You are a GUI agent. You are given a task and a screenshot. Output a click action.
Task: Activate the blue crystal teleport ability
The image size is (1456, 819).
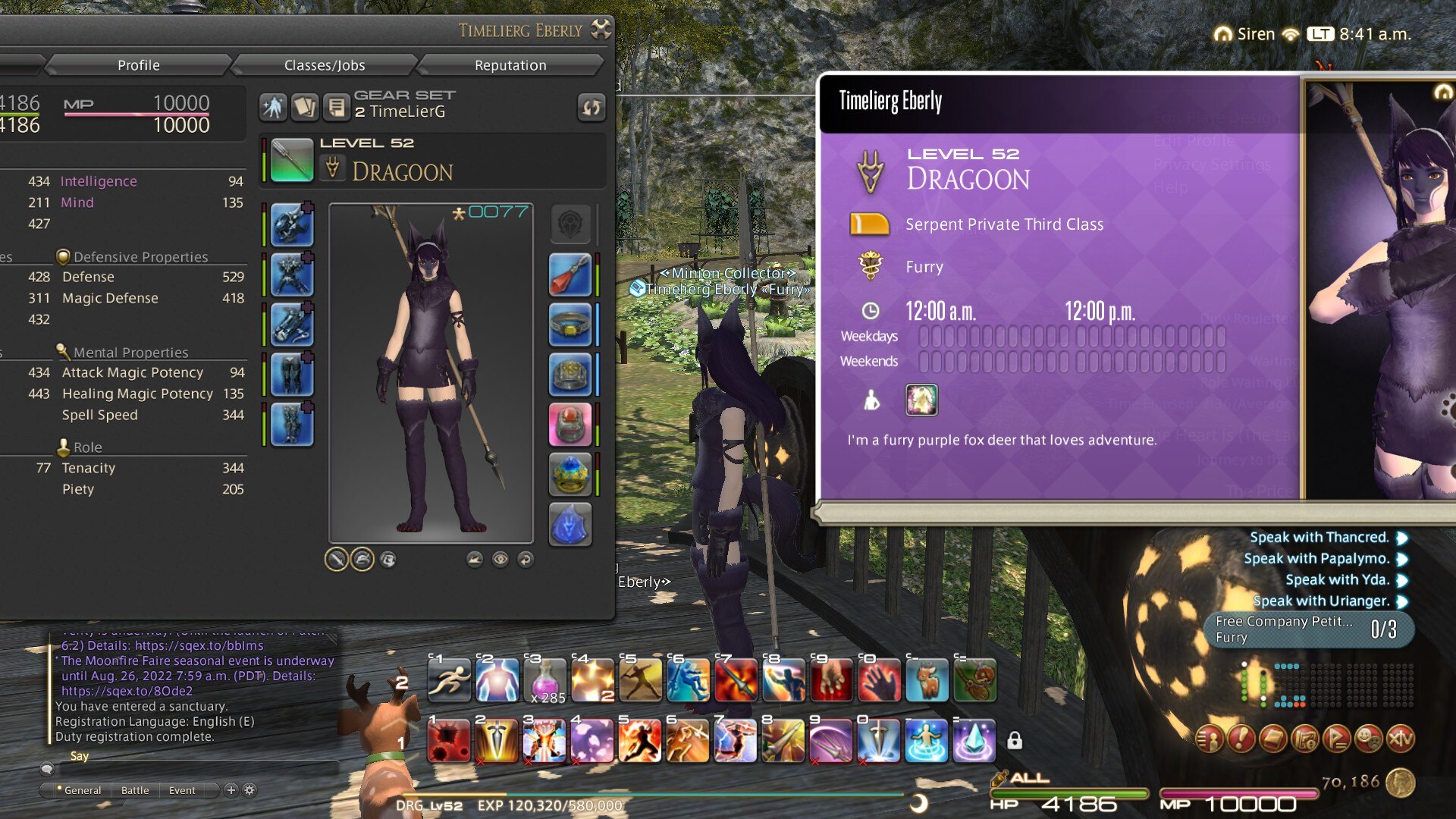[974, 740]
